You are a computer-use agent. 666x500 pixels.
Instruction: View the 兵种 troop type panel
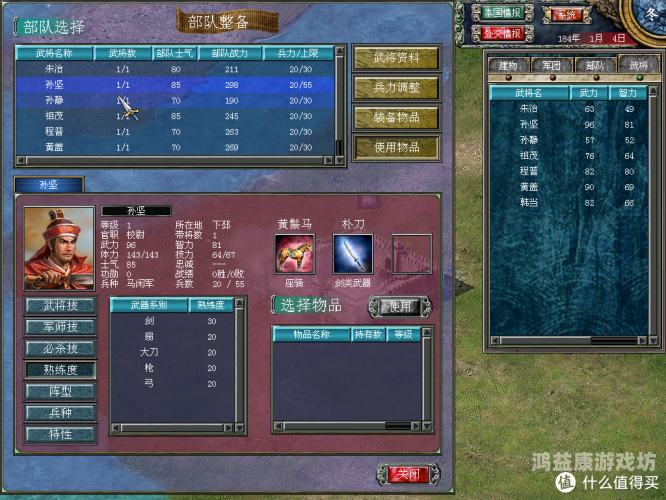[60, 412]
